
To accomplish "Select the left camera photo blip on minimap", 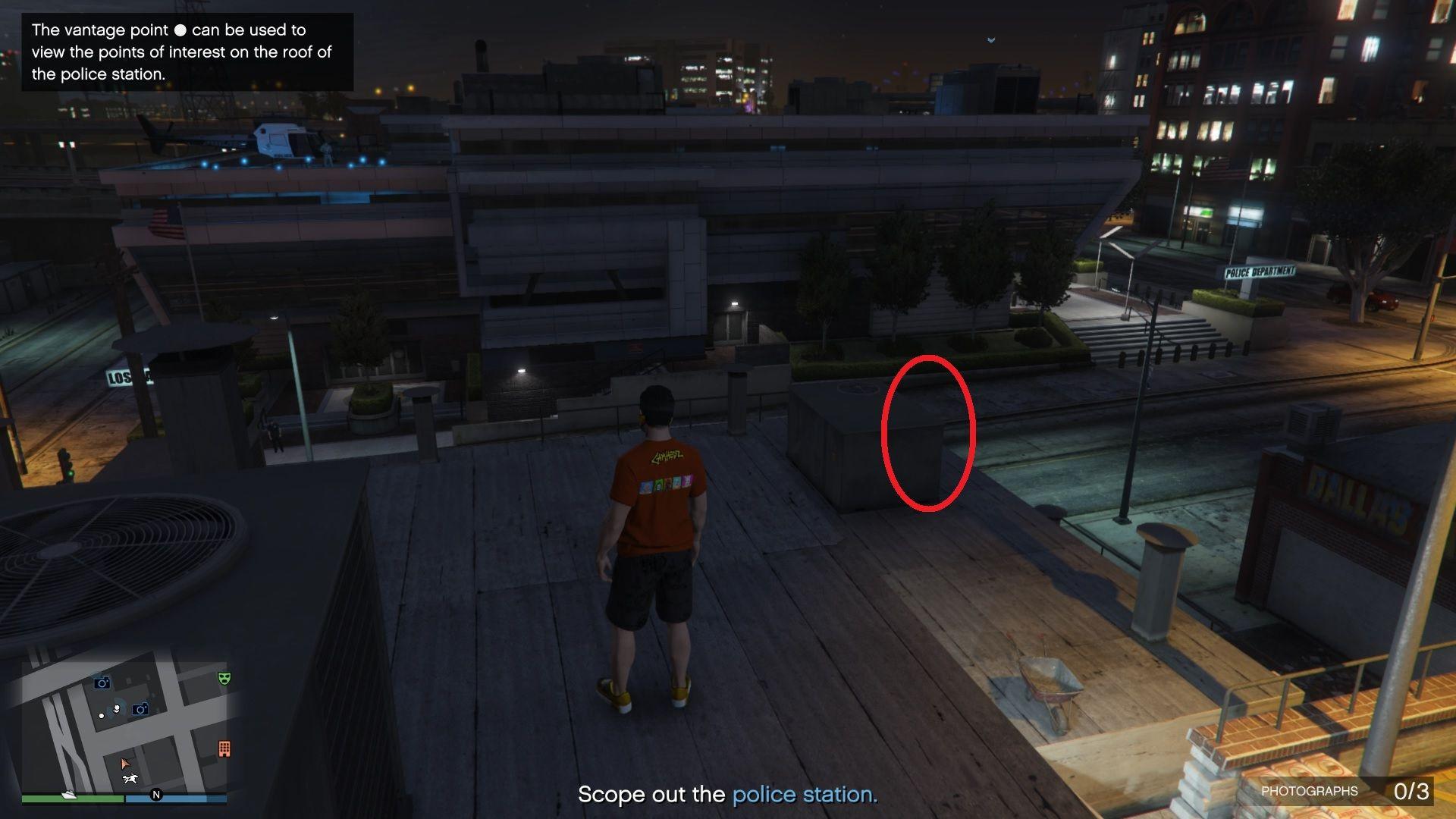I will click(x=102, y=683).
